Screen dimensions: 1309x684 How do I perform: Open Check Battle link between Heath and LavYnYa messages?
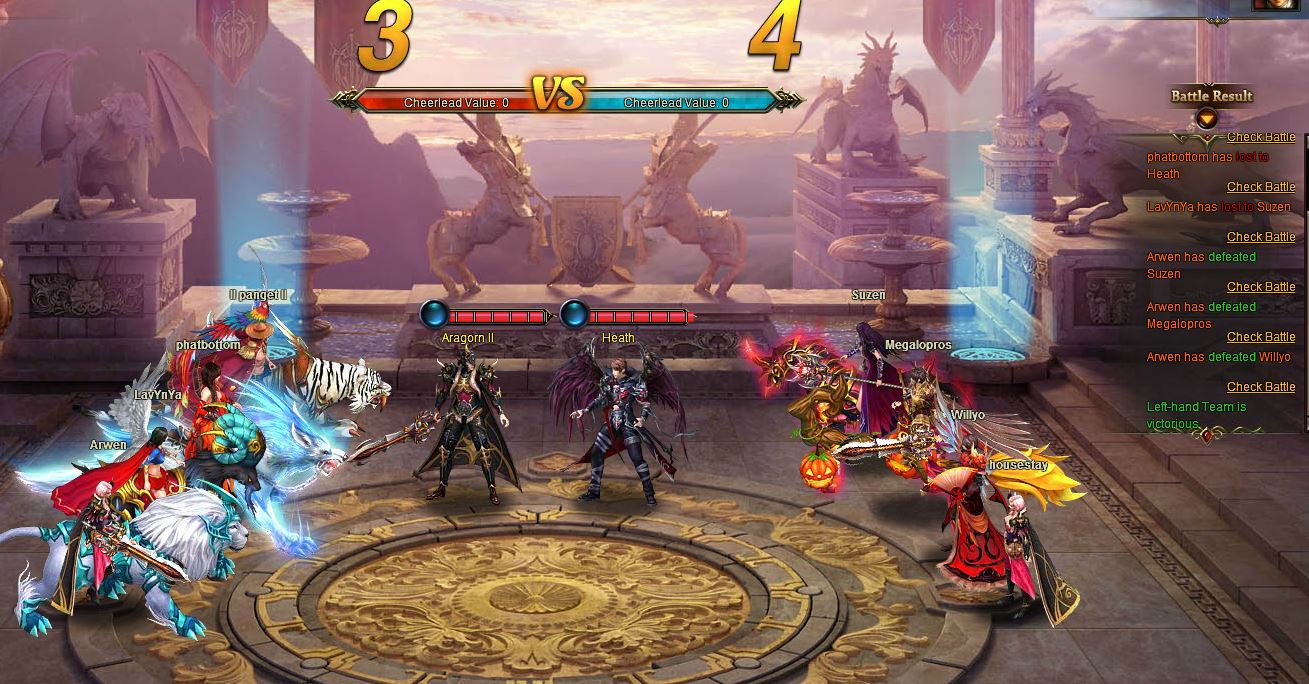pos(1260,187)
